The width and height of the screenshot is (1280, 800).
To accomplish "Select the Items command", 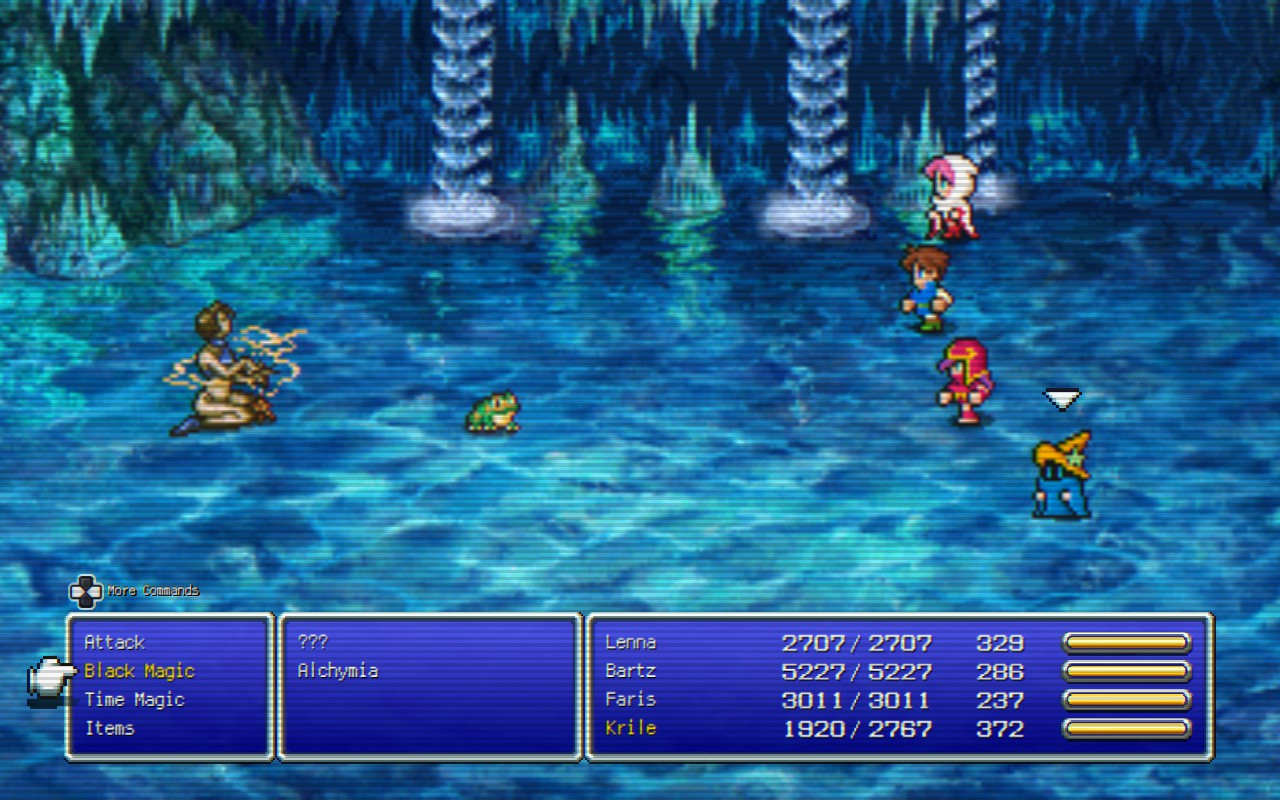I will pos(110,728).
